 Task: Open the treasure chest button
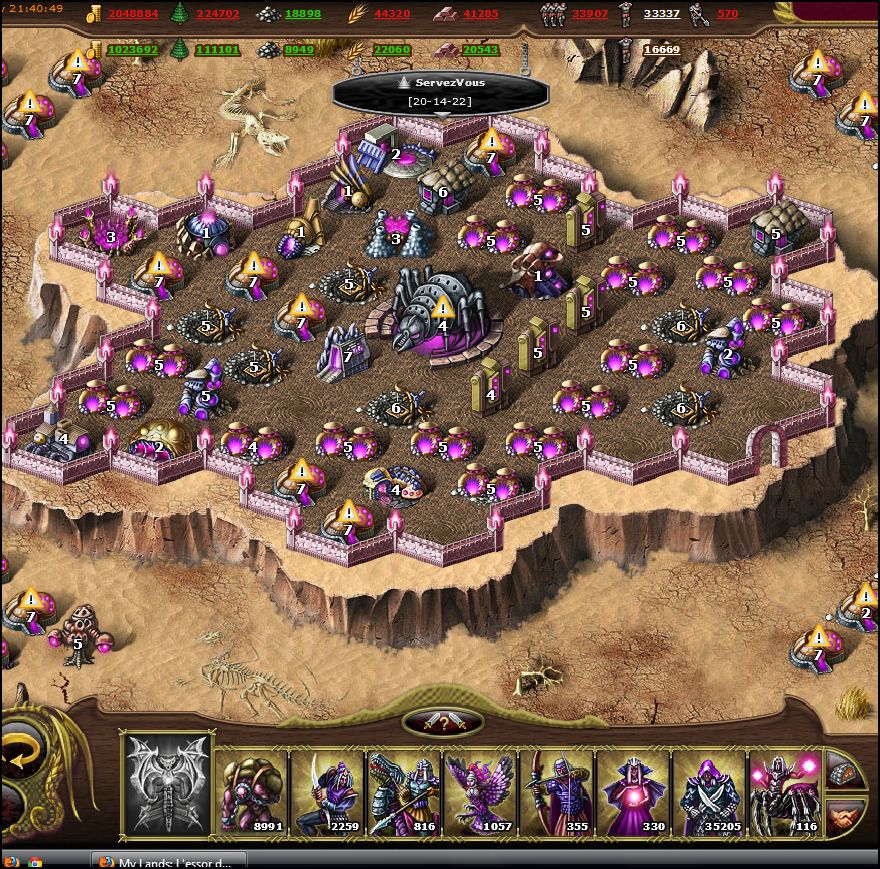coord(846,770)
